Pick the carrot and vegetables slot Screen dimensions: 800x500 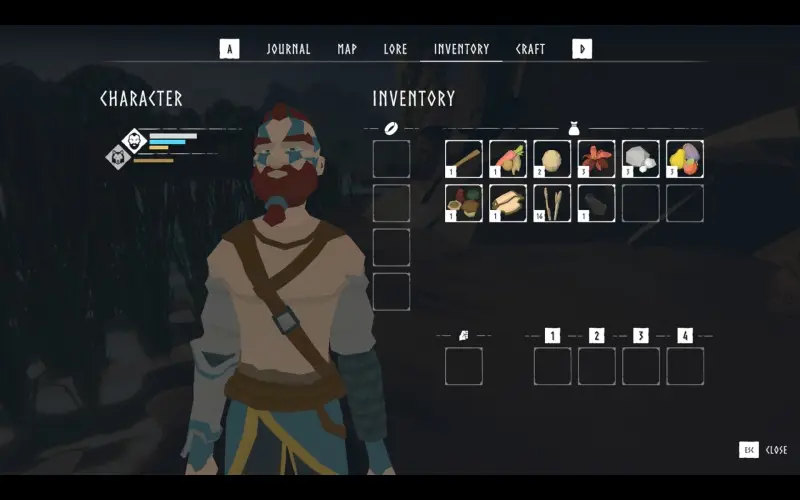pyautogui.click(x=508, y=159)
